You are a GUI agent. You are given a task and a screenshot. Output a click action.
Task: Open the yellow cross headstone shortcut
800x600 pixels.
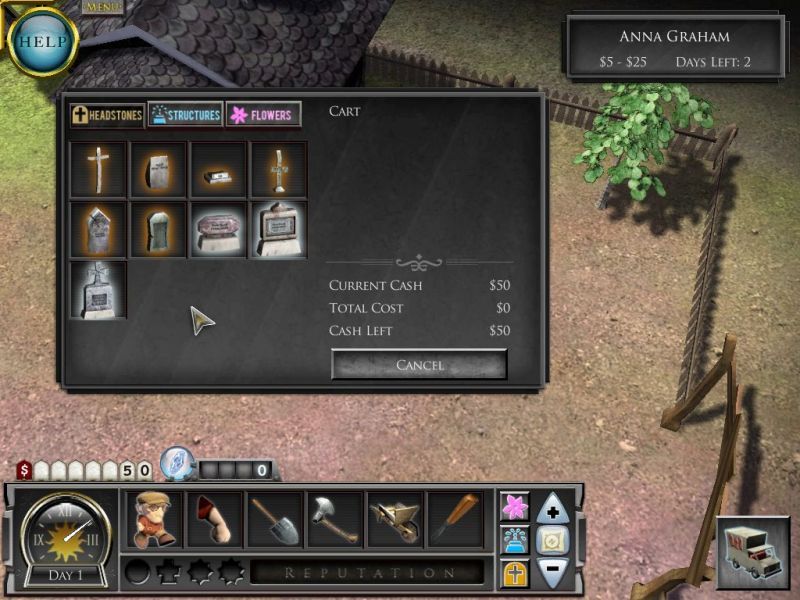point(515,572)
